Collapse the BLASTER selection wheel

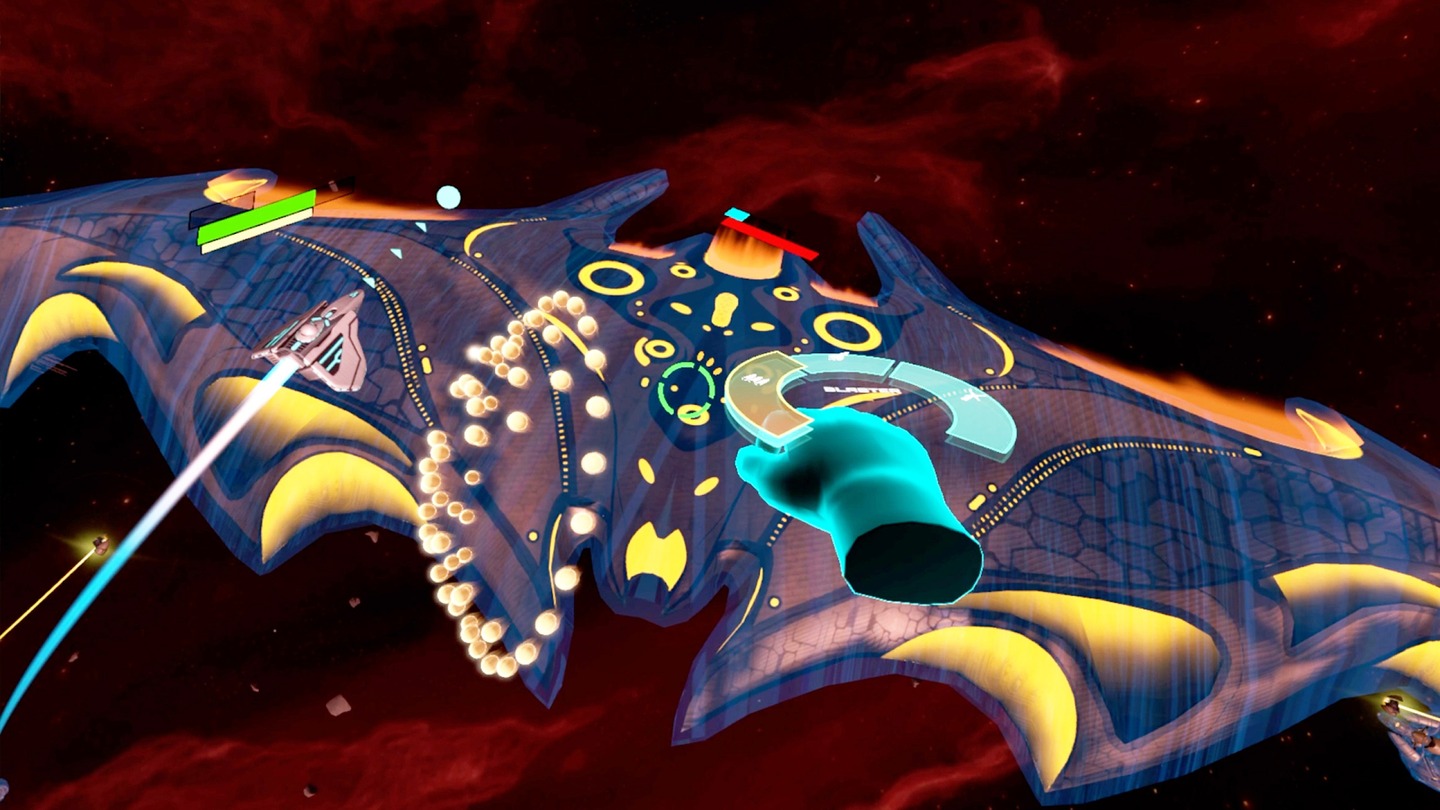click(x=862, y=390)
